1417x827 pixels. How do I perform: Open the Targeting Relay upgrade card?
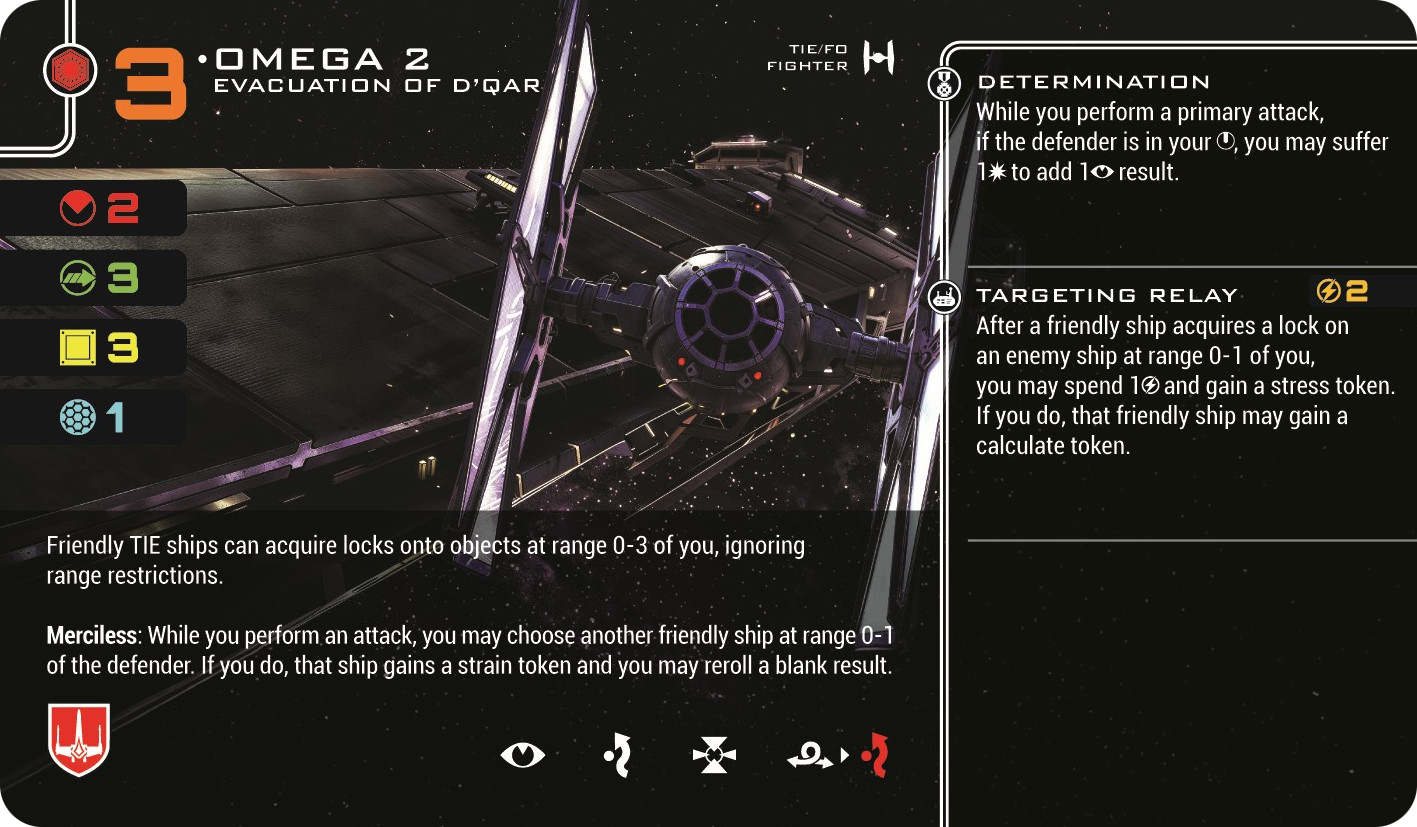1107,295
